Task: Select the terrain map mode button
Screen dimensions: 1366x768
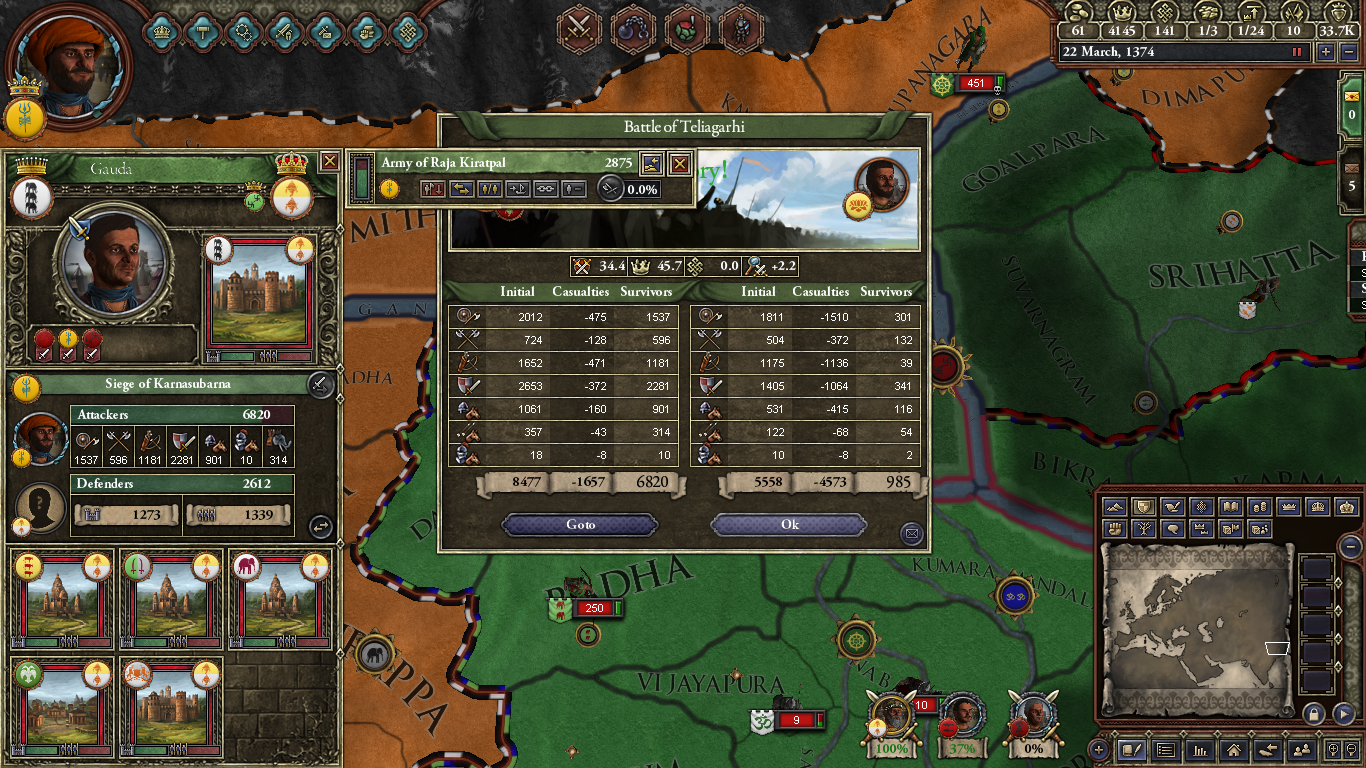Action: pyautogui.click(x=1115, y=507)
